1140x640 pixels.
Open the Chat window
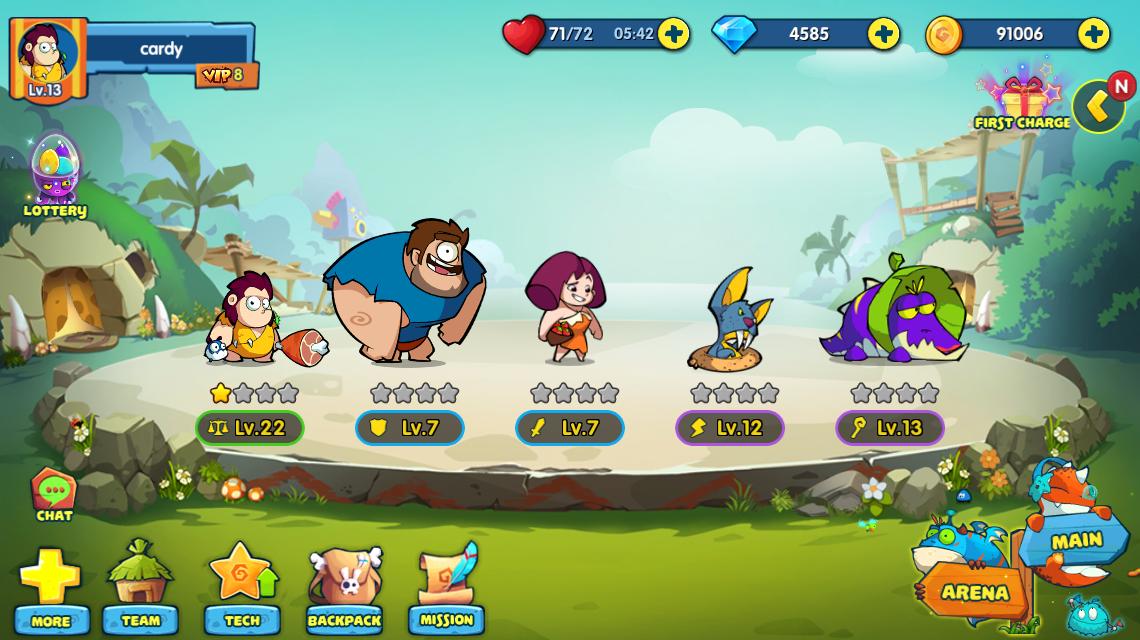click(54, 495)
